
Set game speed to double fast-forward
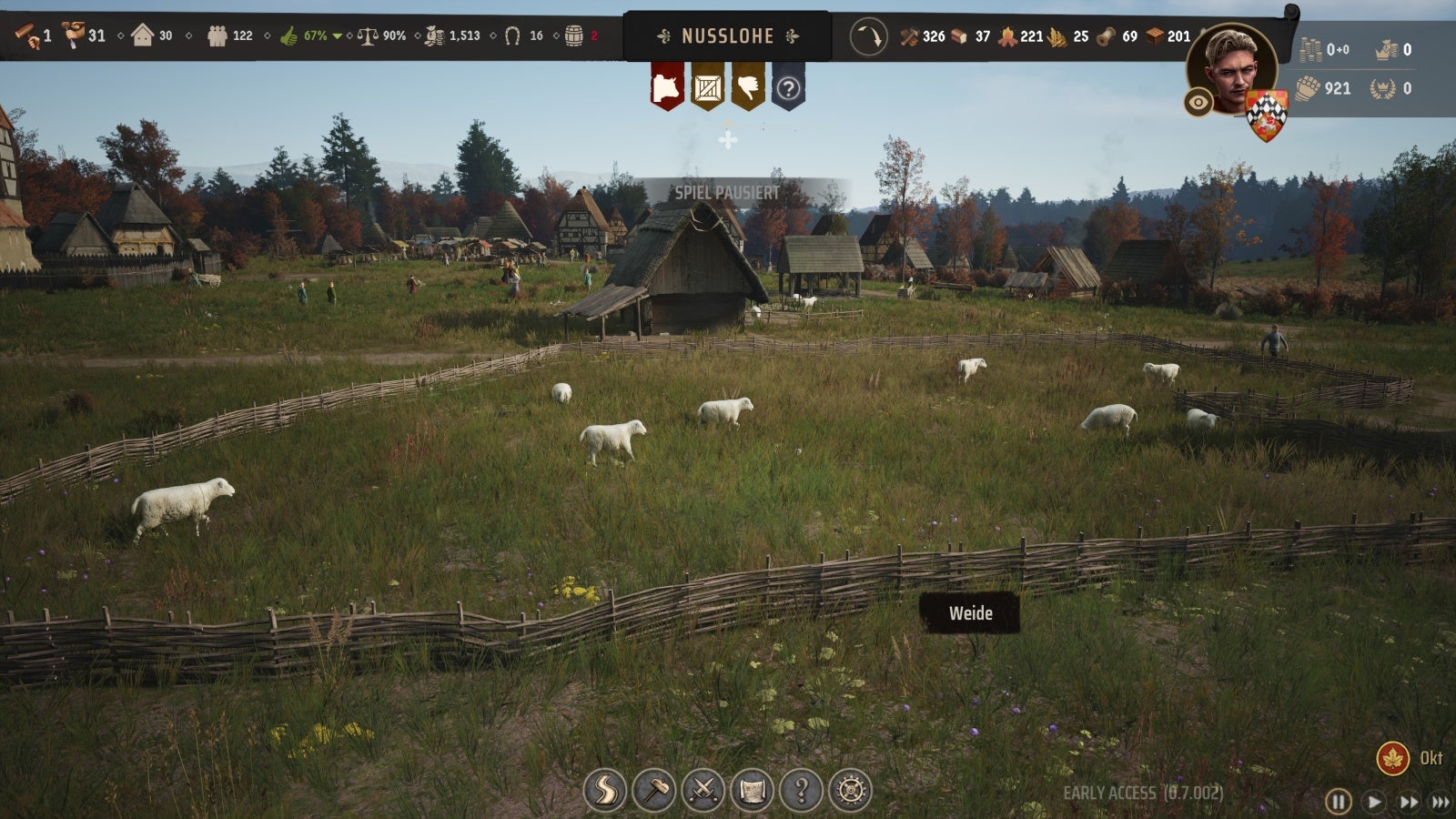pyautogui.click(x=1408, y=802)
